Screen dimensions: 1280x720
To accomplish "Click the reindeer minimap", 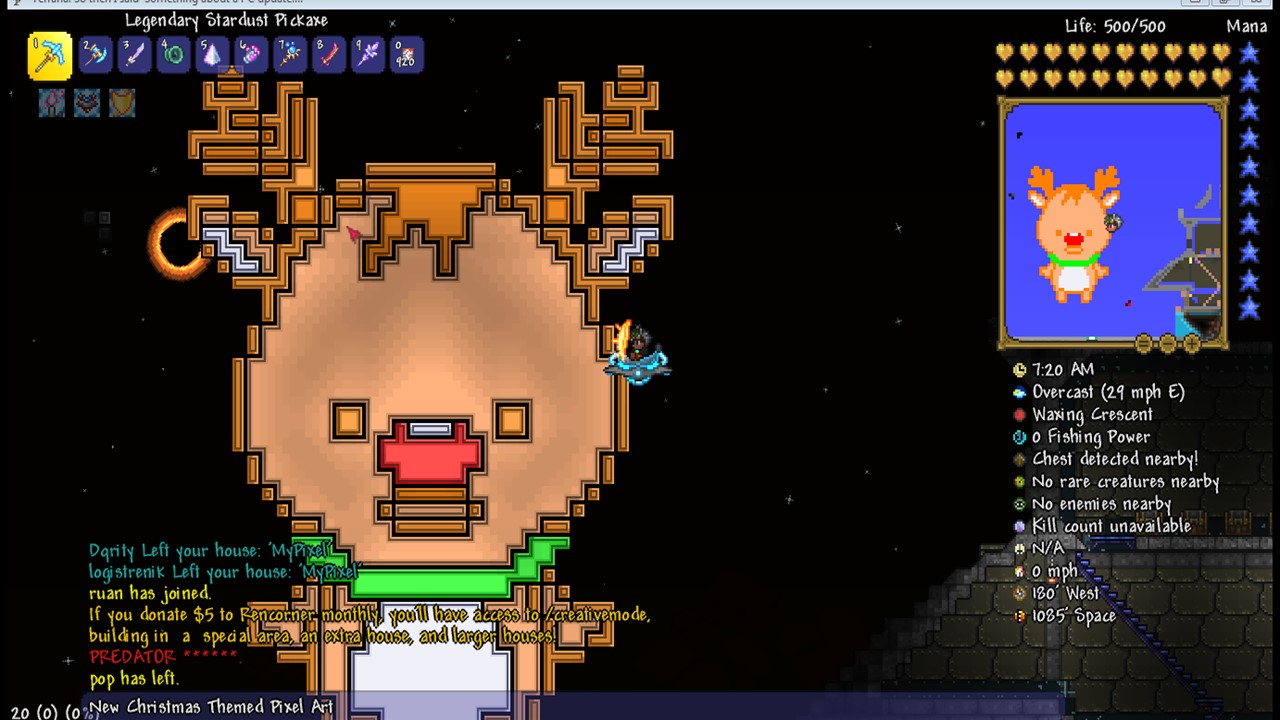I will 1112,222.
